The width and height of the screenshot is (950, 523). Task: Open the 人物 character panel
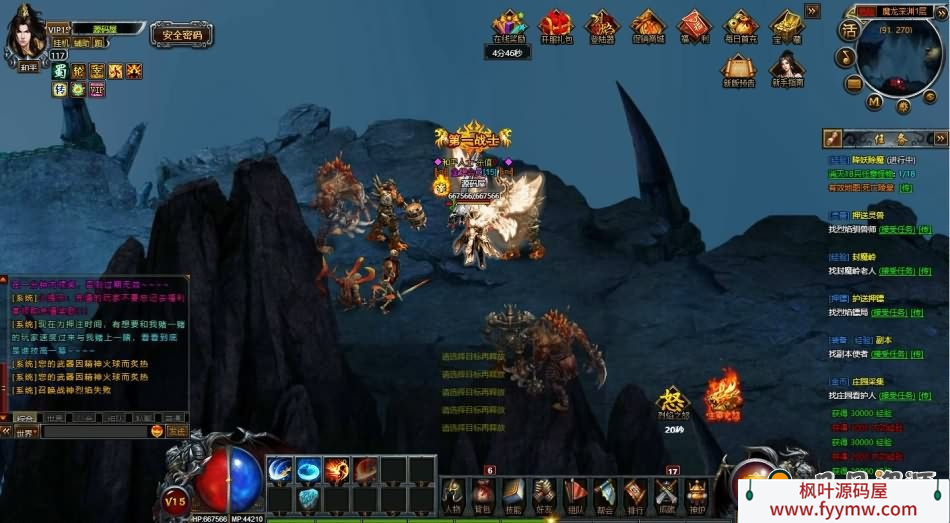[x=453, y=493]
